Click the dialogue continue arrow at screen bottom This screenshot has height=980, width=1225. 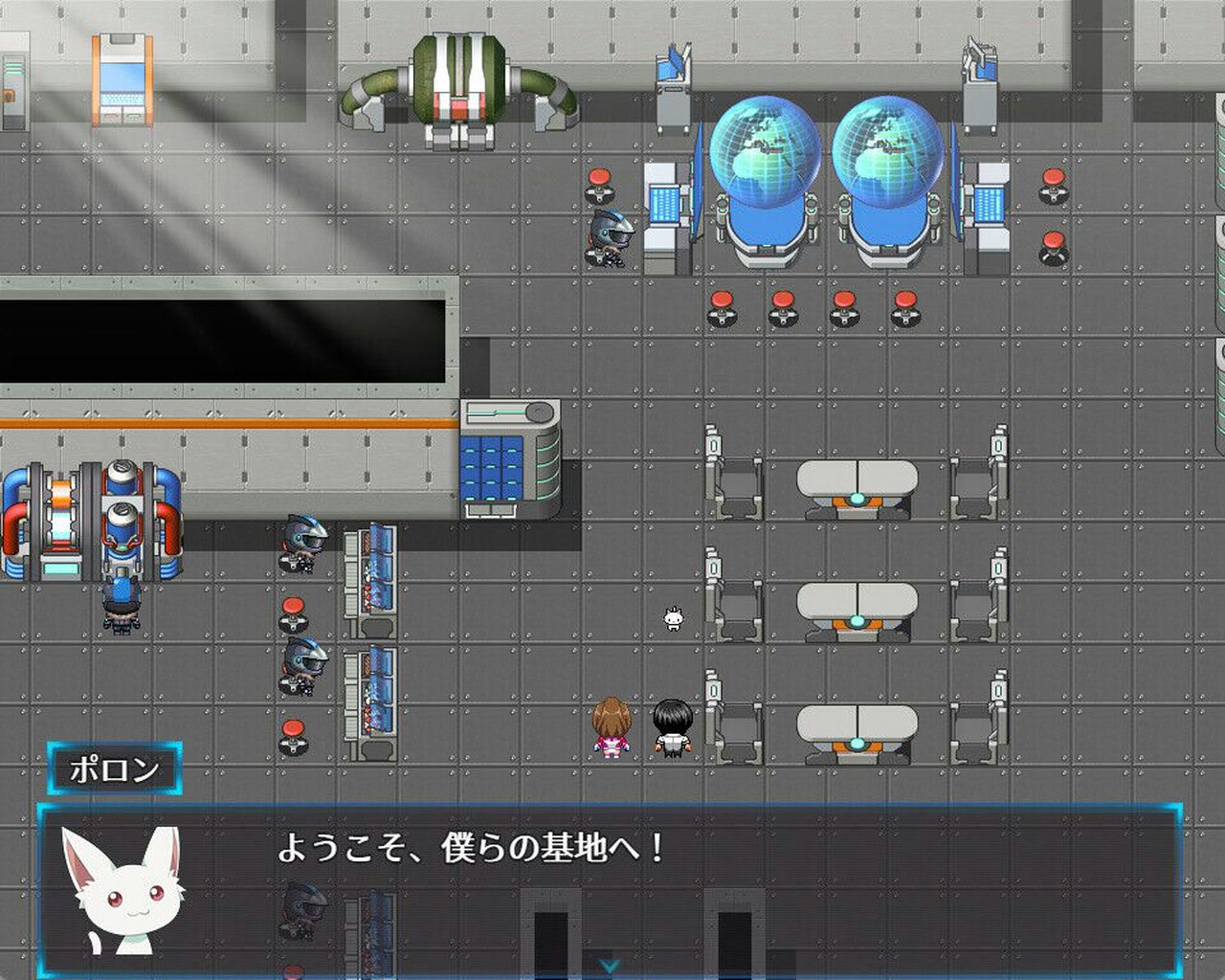(x=607, y=967)
